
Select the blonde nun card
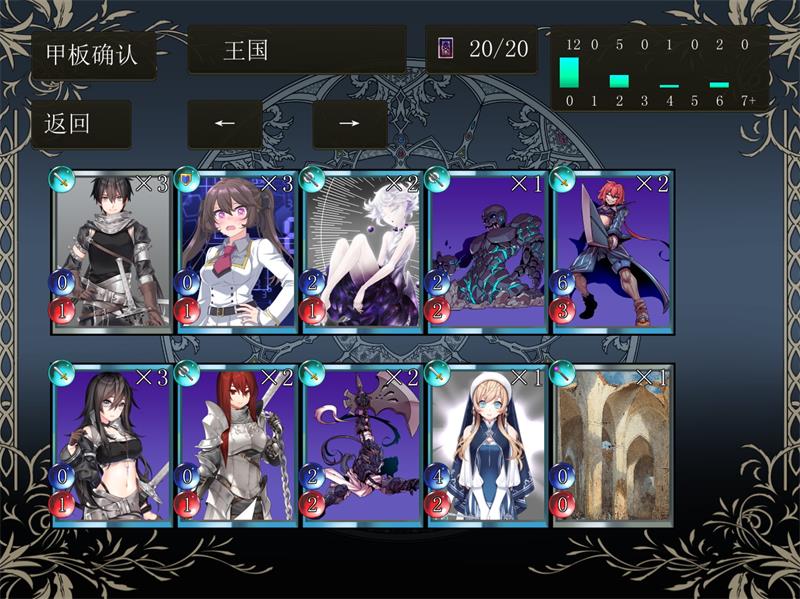[x=487, y=443]
